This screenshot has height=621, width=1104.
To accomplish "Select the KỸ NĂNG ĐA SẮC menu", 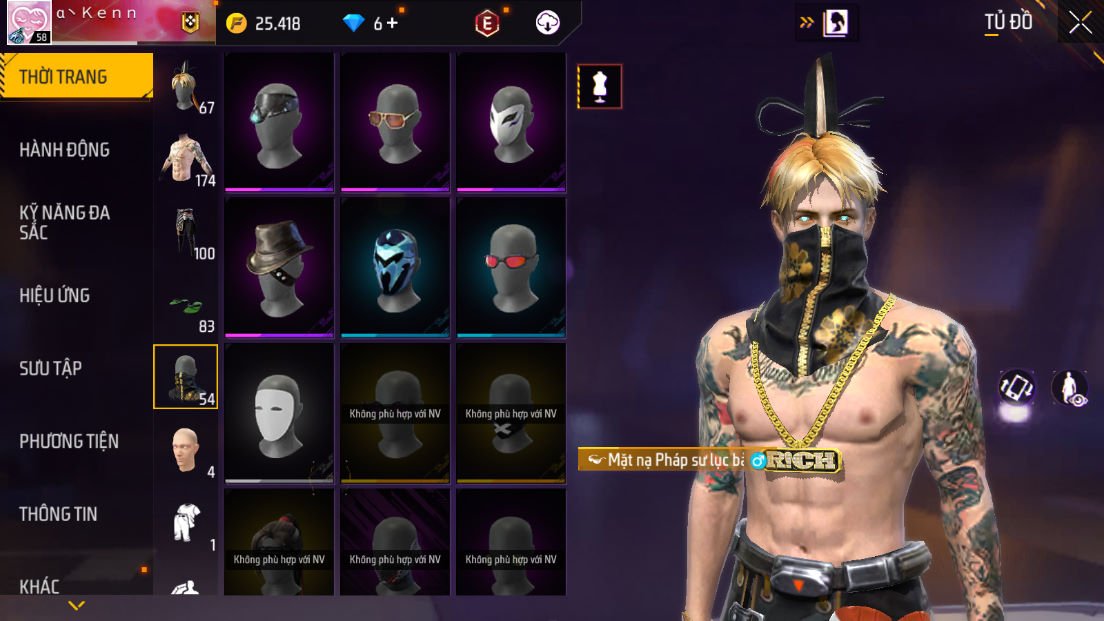I will click(x=65, y=222).
